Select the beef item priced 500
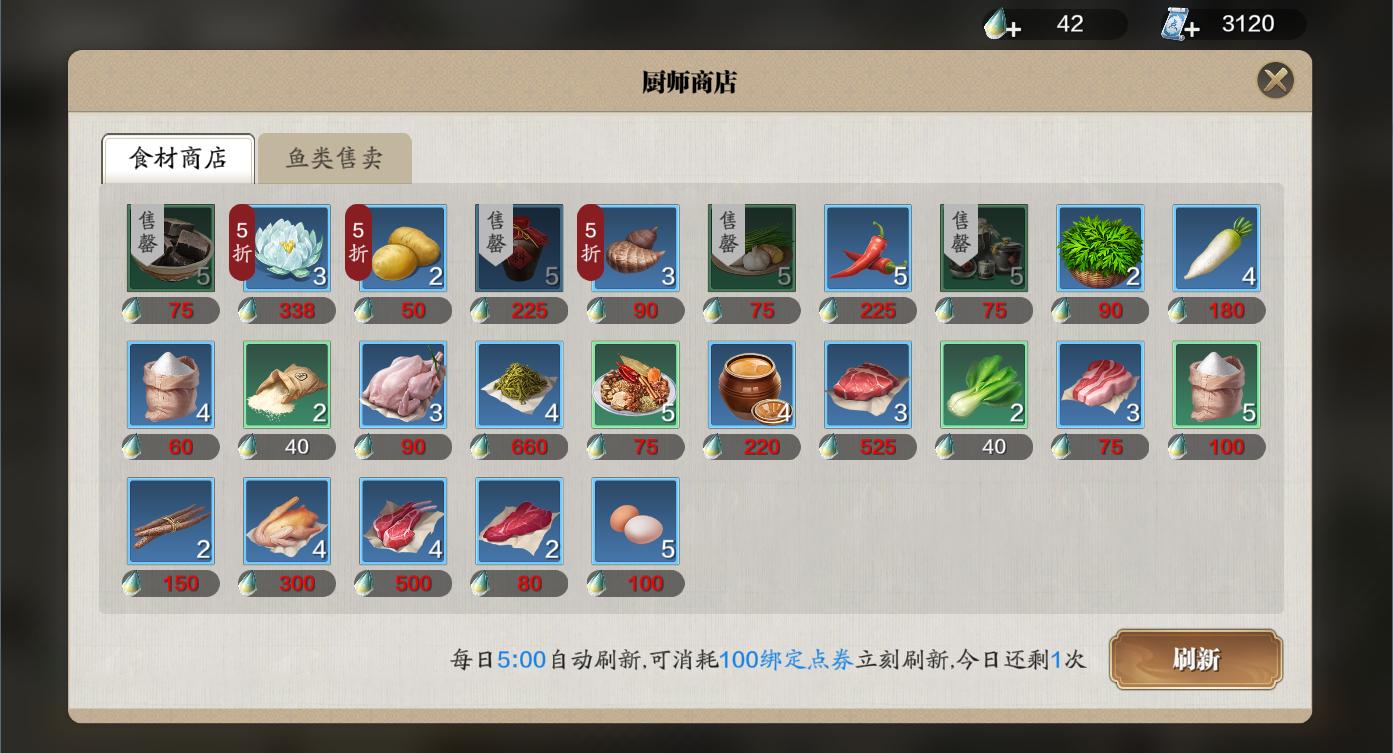Viewport: 1393px width, 753px height. tap(402, 520)
